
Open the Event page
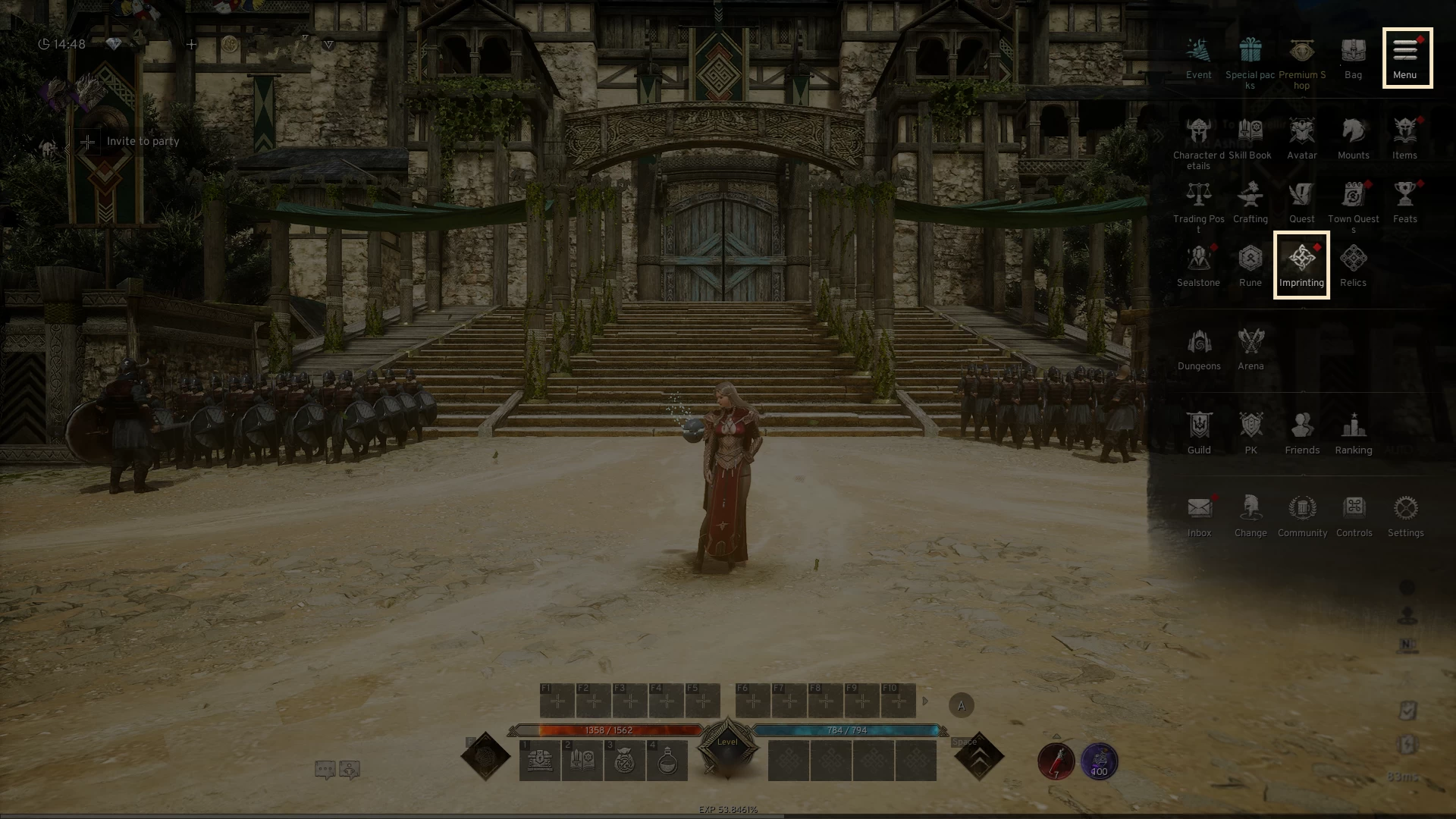[1198, 58]
